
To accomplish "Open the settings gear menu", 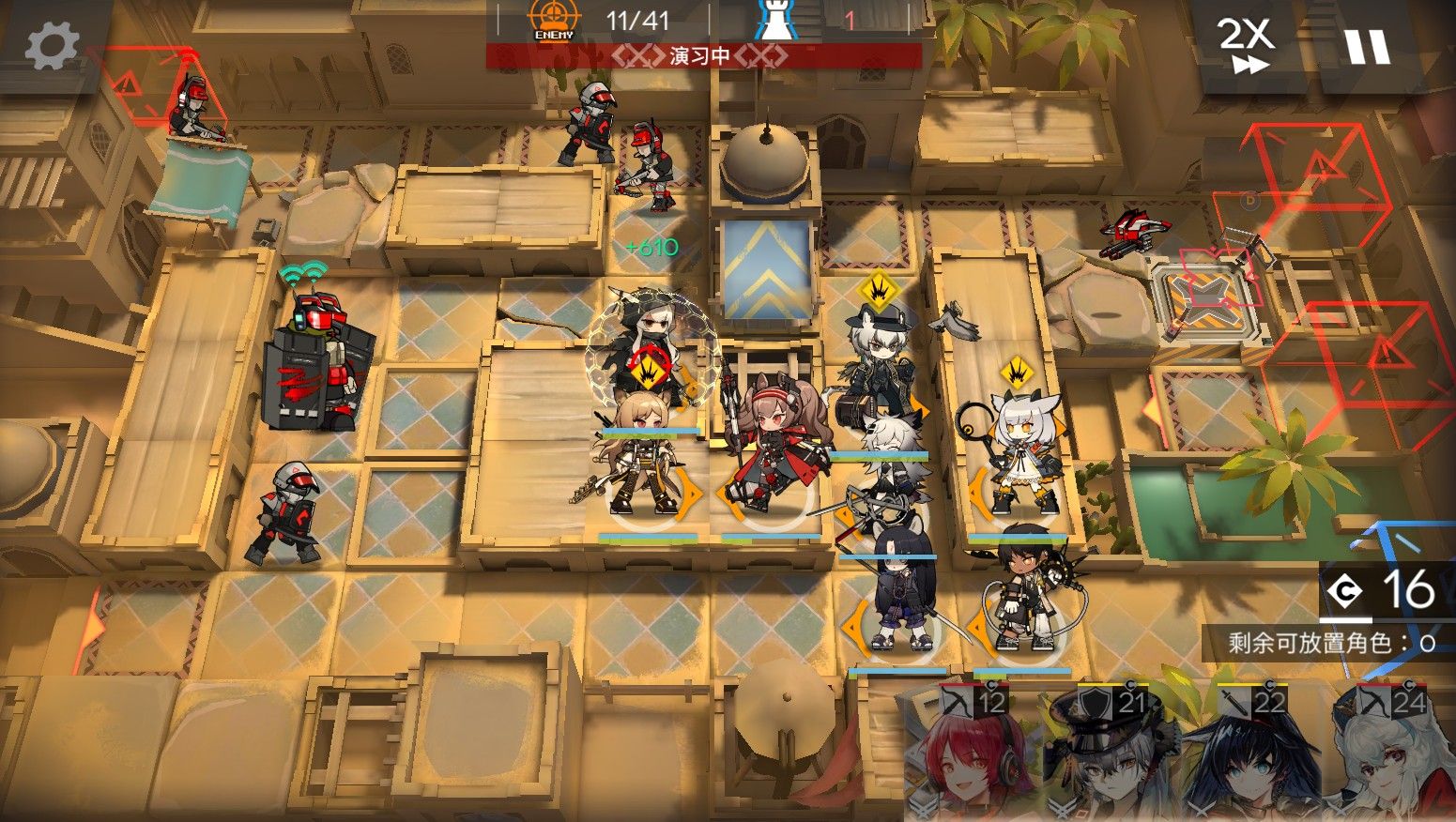I will [52, 45].
